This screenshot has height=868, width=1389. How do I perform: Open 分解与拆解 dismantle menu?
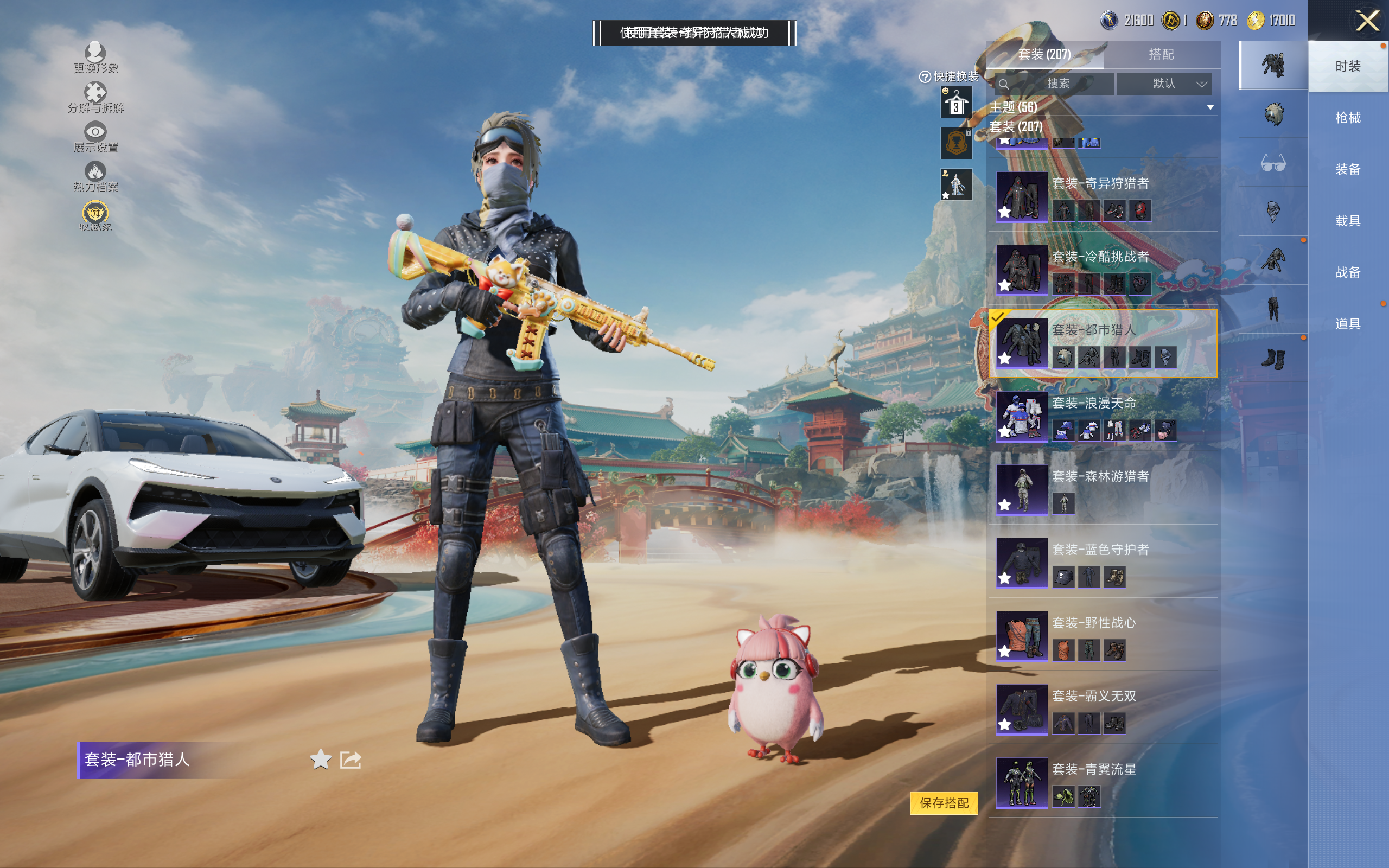(95, 98)
